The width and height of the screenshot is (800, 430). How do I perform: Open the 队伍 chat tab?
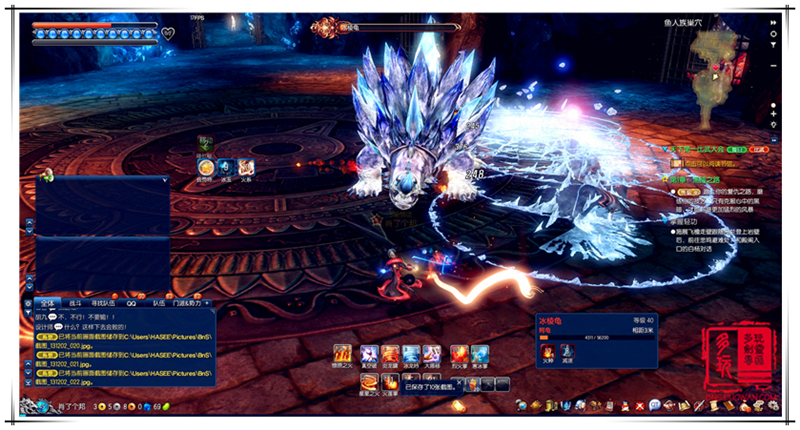[x=158, y=301]
